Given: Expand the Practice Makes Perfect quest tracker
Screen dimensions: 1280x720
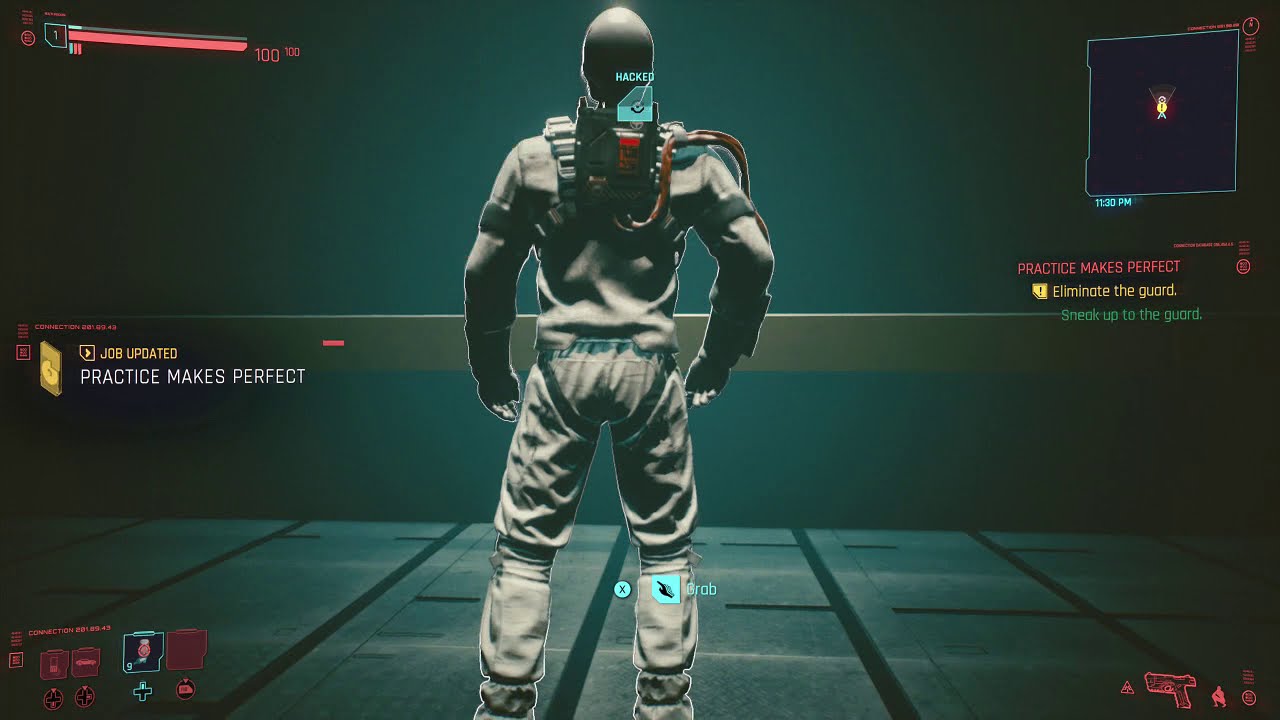Looking at the screenshot, I should (x=1242, y=267).
